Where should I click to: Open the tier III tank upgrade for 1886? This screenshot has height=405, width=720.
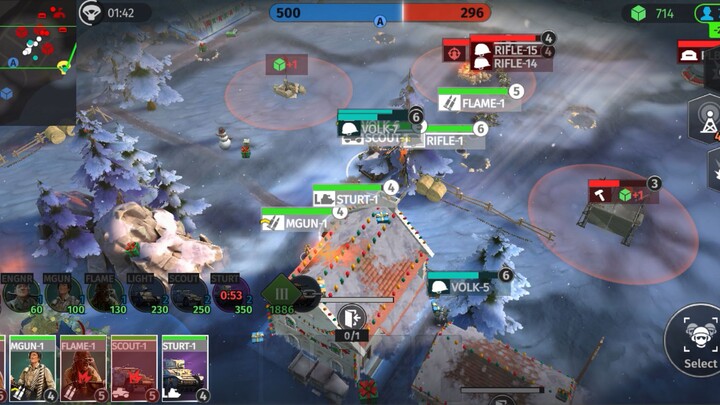point(283,294)
